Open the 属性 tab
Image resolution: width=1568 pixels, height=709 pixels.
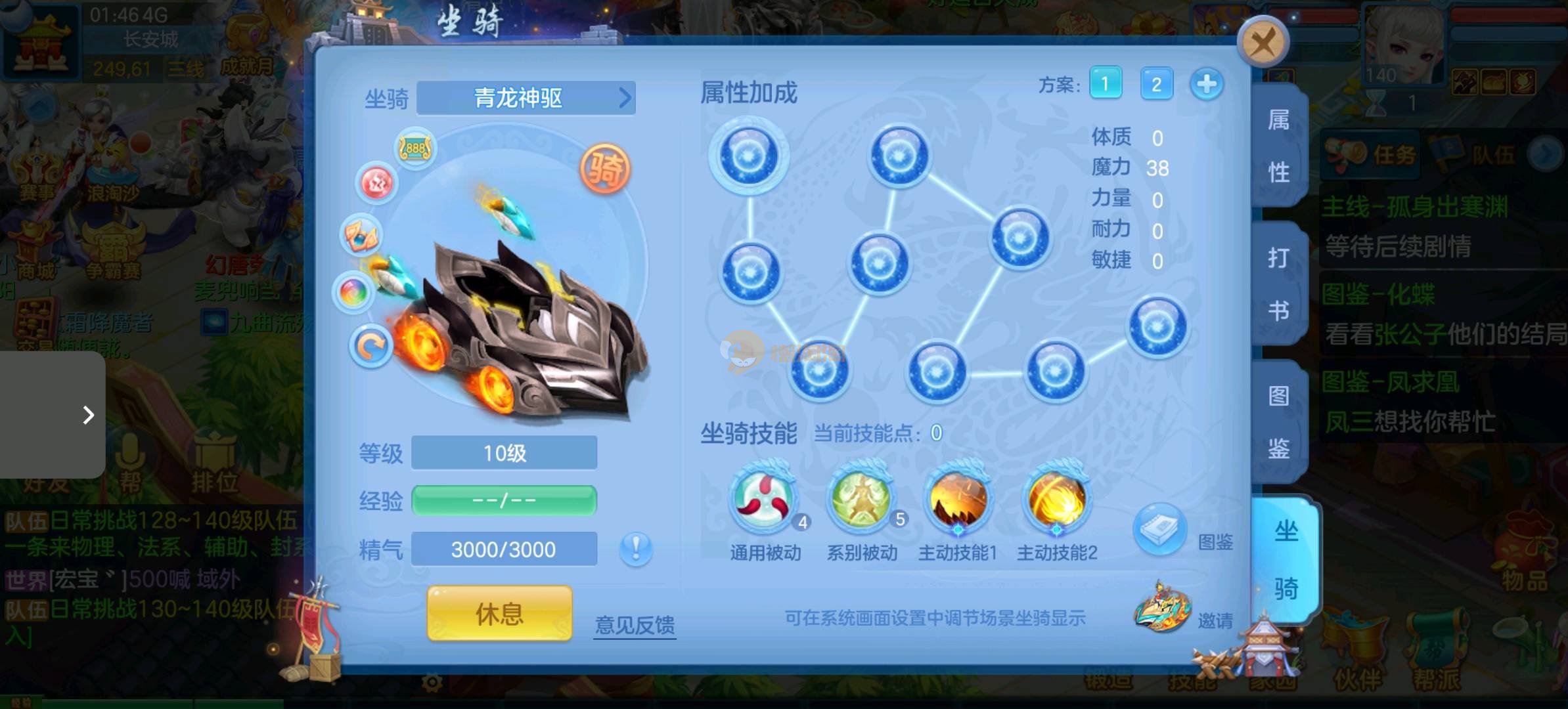[x=1278, y=146]
